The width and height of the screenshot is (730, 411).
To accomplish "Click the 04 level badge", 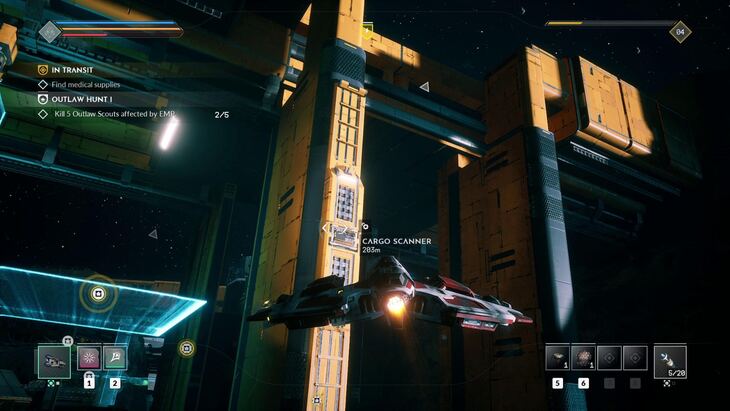I will (680, 32).
